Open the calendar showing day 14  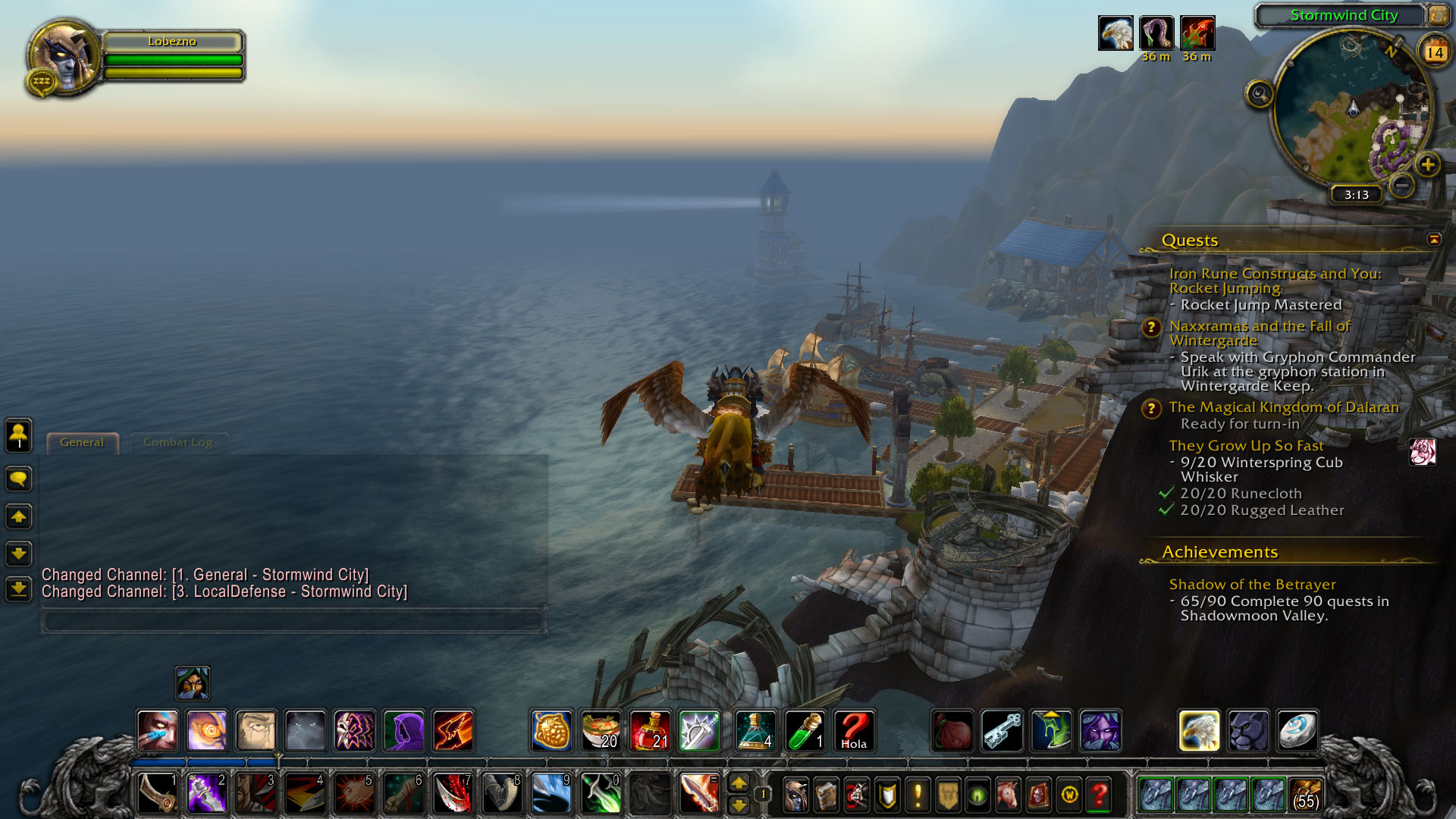click(x=1434, y=52)
